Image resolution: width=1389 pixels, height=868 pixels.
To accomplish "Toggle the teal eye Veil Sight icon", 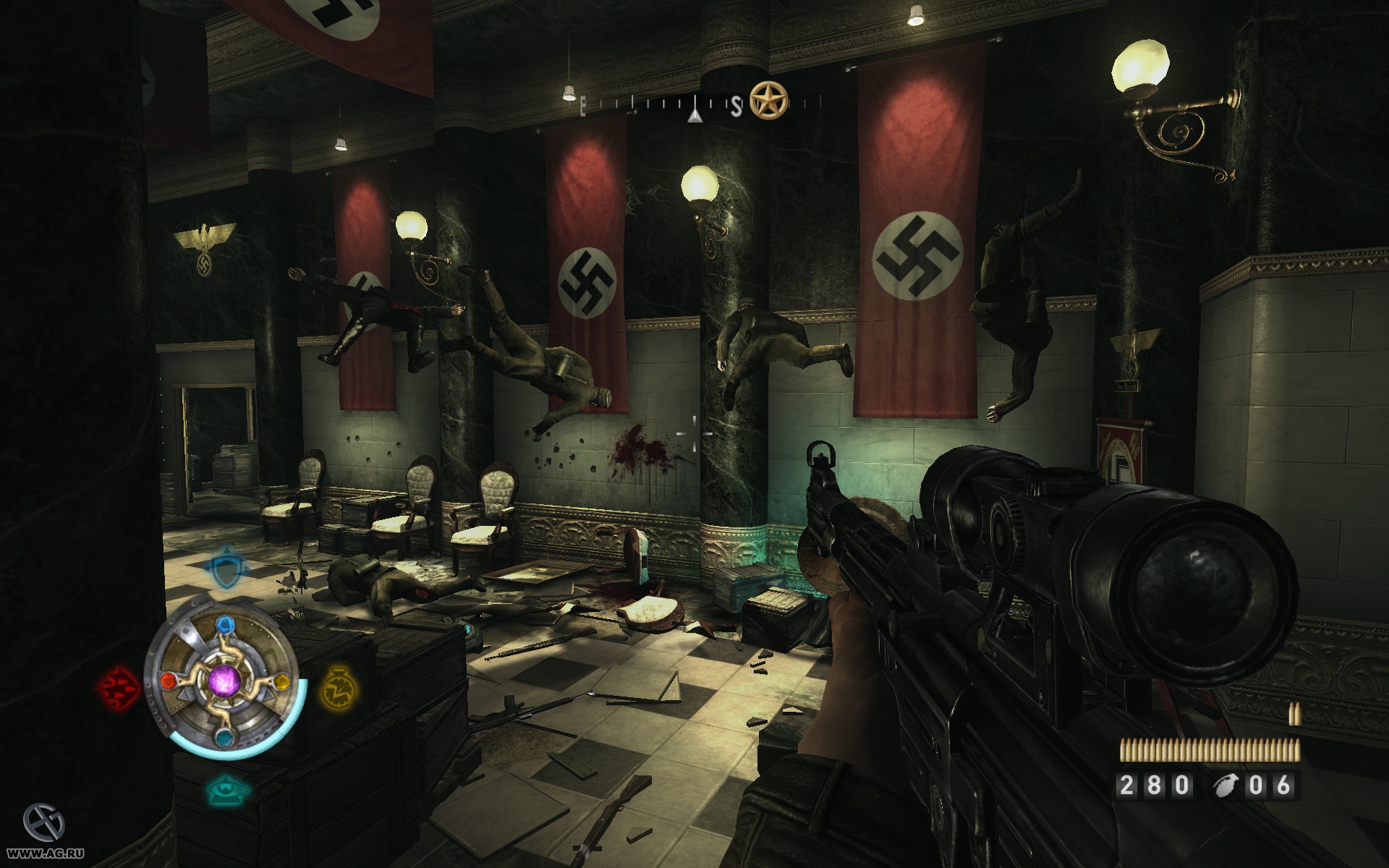I will coord(229,791).
